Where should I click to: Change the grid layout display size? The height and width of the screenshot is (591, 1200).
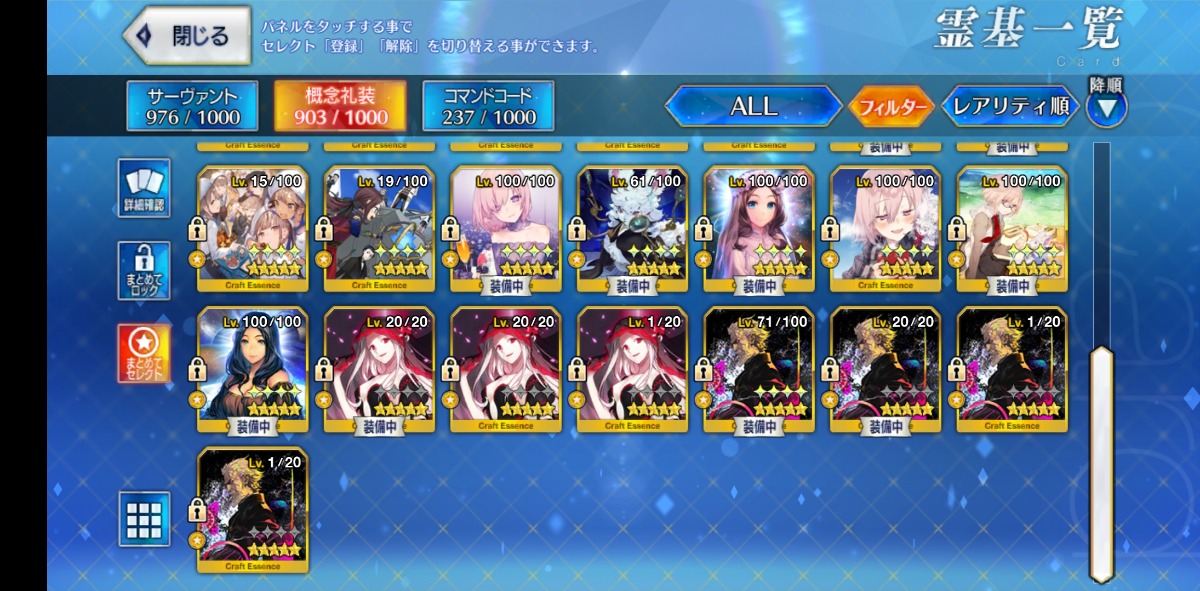[144, 518]
